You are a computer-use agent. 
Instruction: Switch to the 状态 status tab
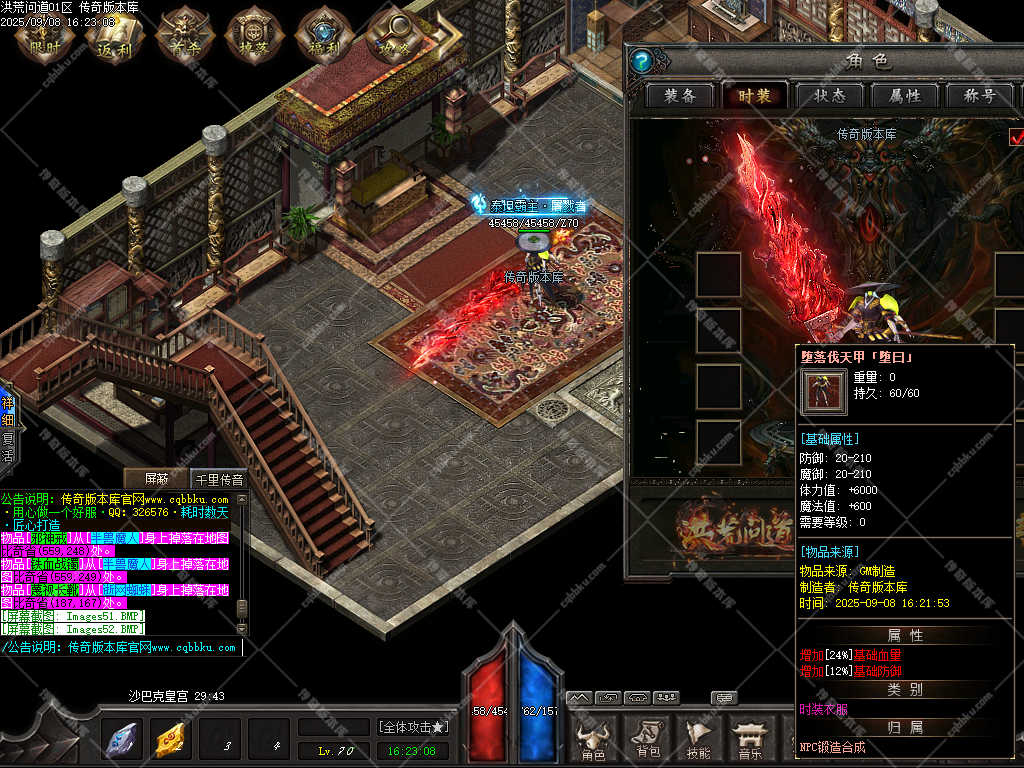[829, 96]
